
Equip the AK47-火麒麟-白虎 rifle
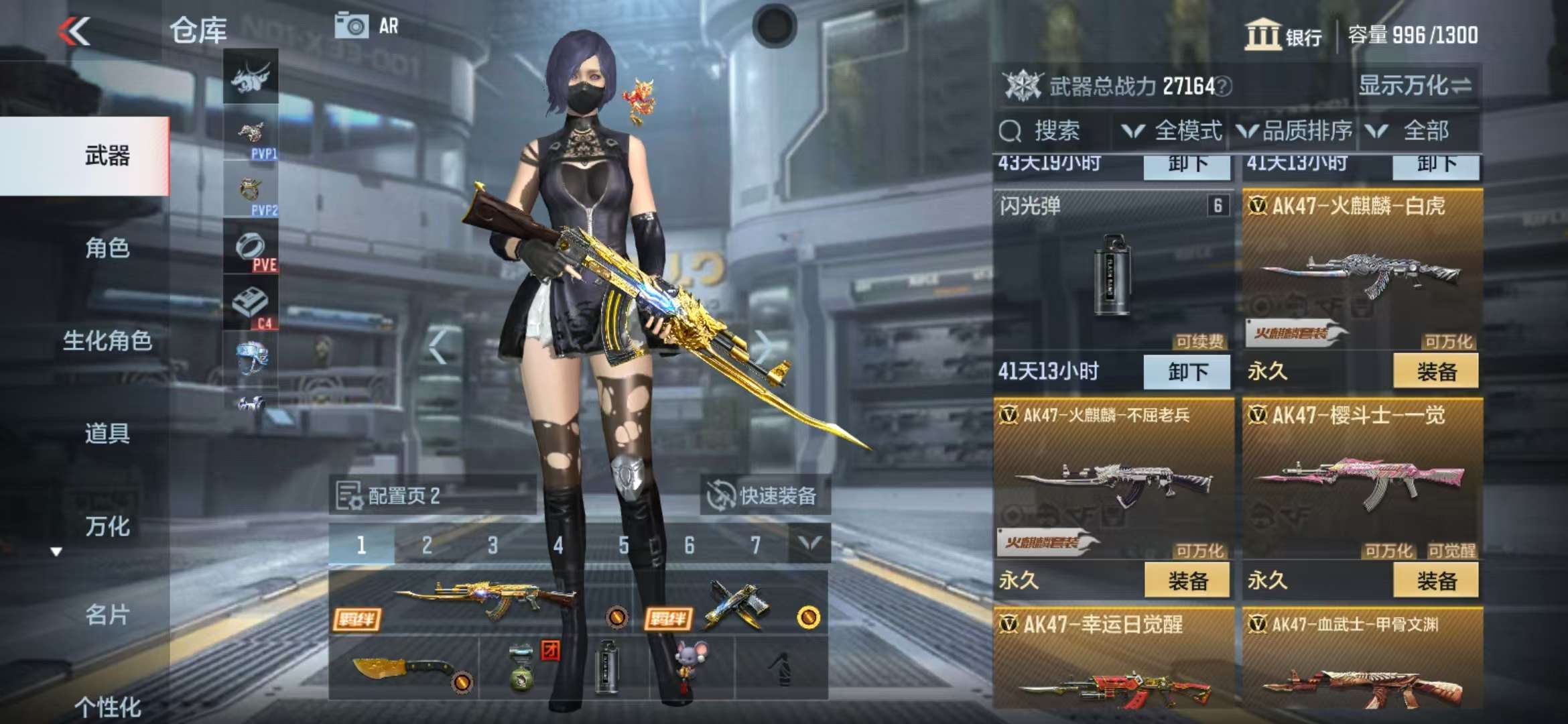point(1436,372)
